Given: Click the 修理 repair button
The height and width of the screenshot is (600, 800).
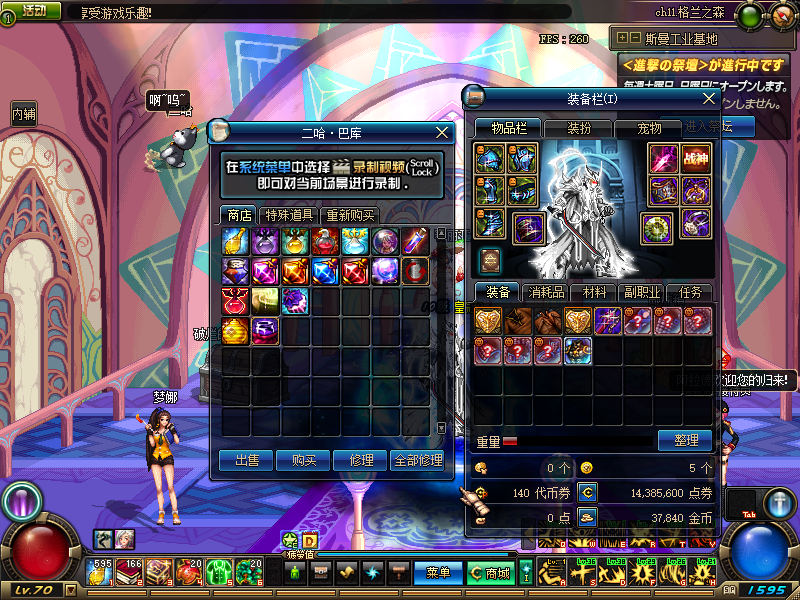Looking at the screenshot, I should (361, 460).
